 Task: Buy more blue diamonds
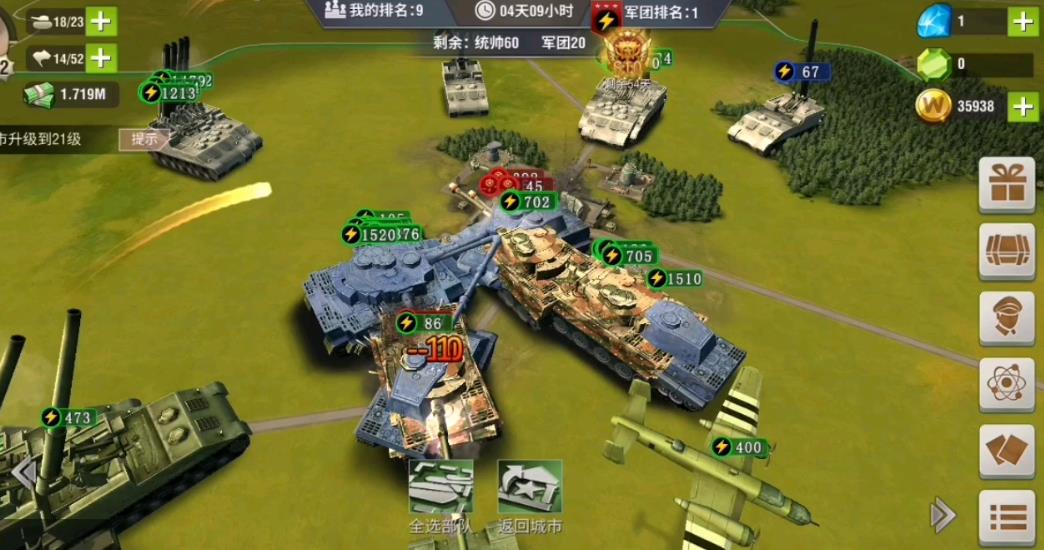(1021, 20)
